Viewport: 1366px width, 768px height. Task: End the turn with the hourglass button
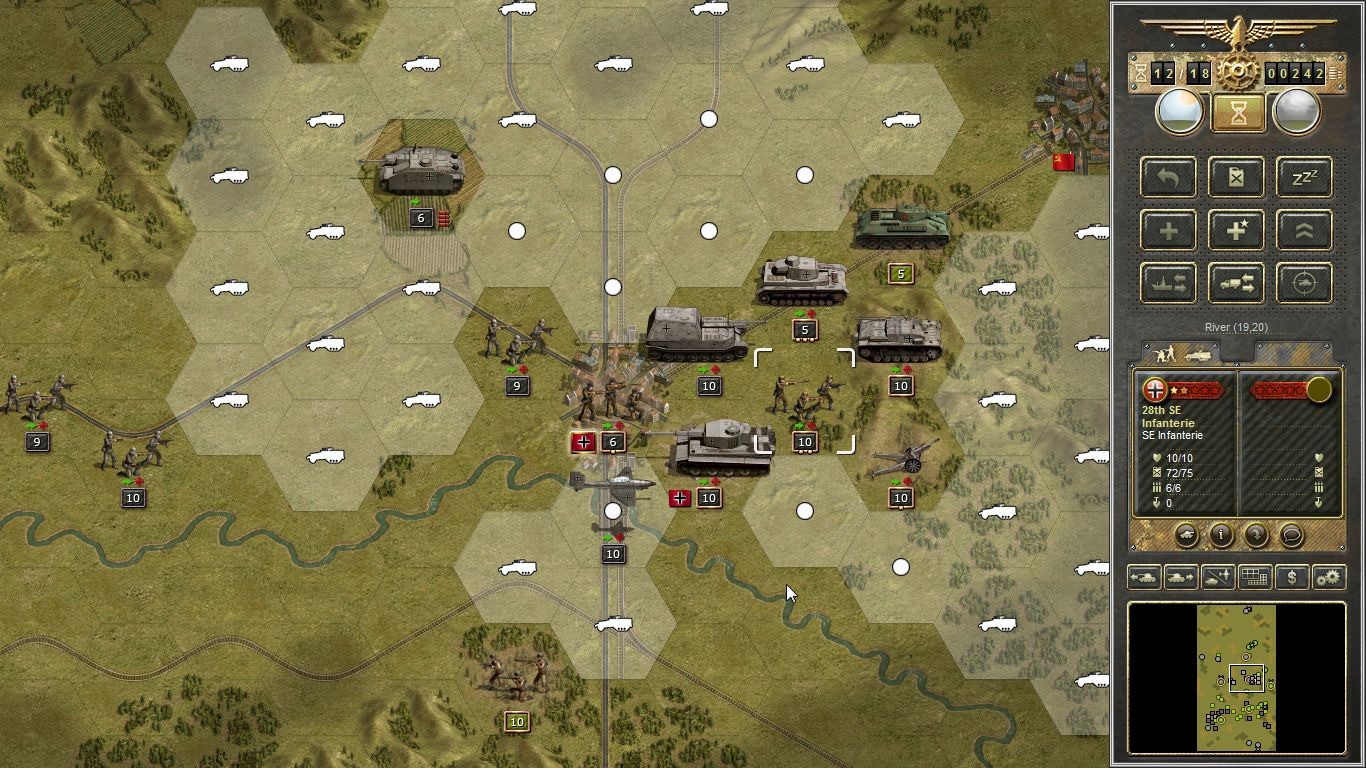coord(1238,113)
